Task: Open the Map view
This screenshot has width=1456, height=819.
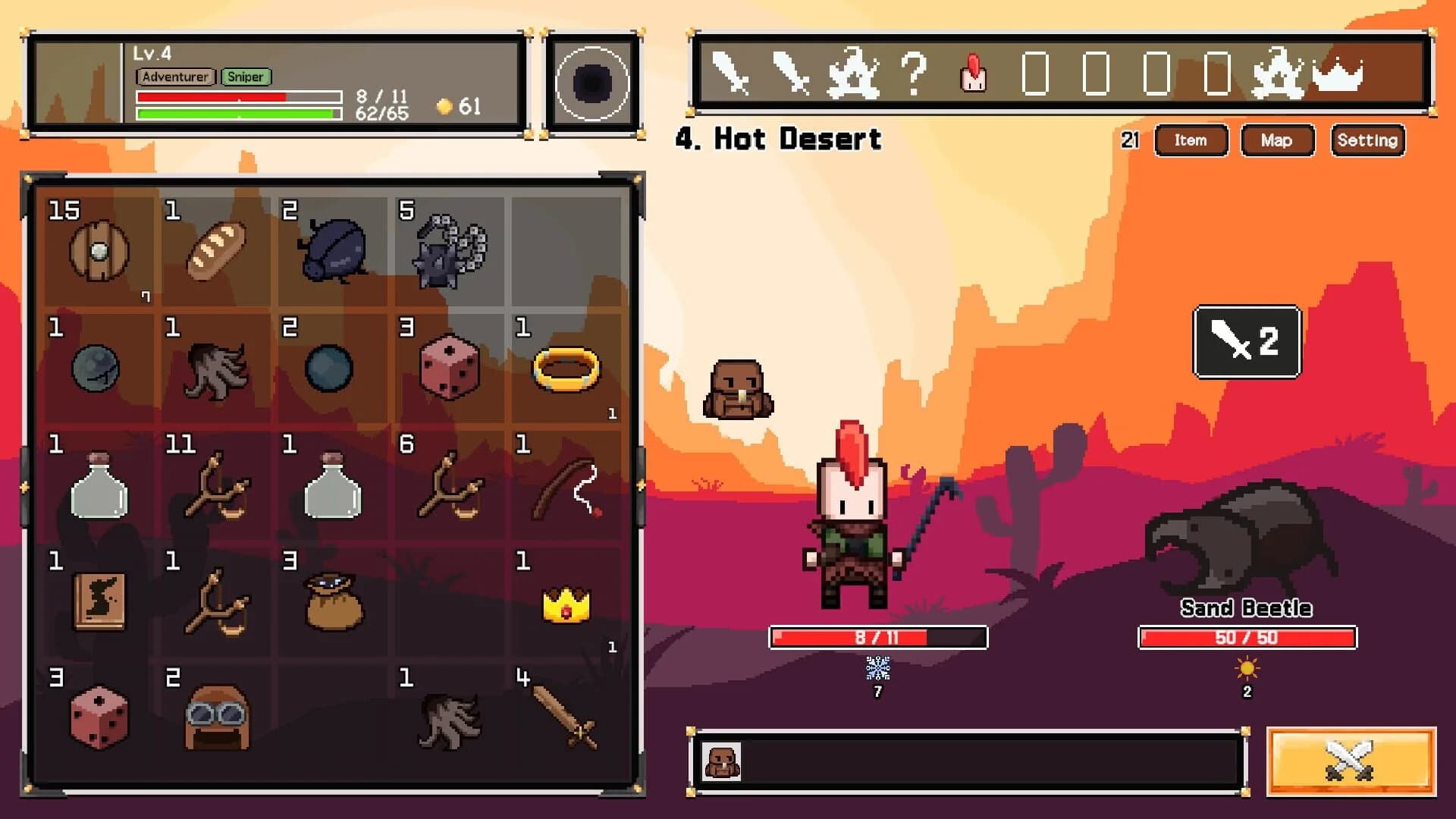Action: click(1277, 140)
